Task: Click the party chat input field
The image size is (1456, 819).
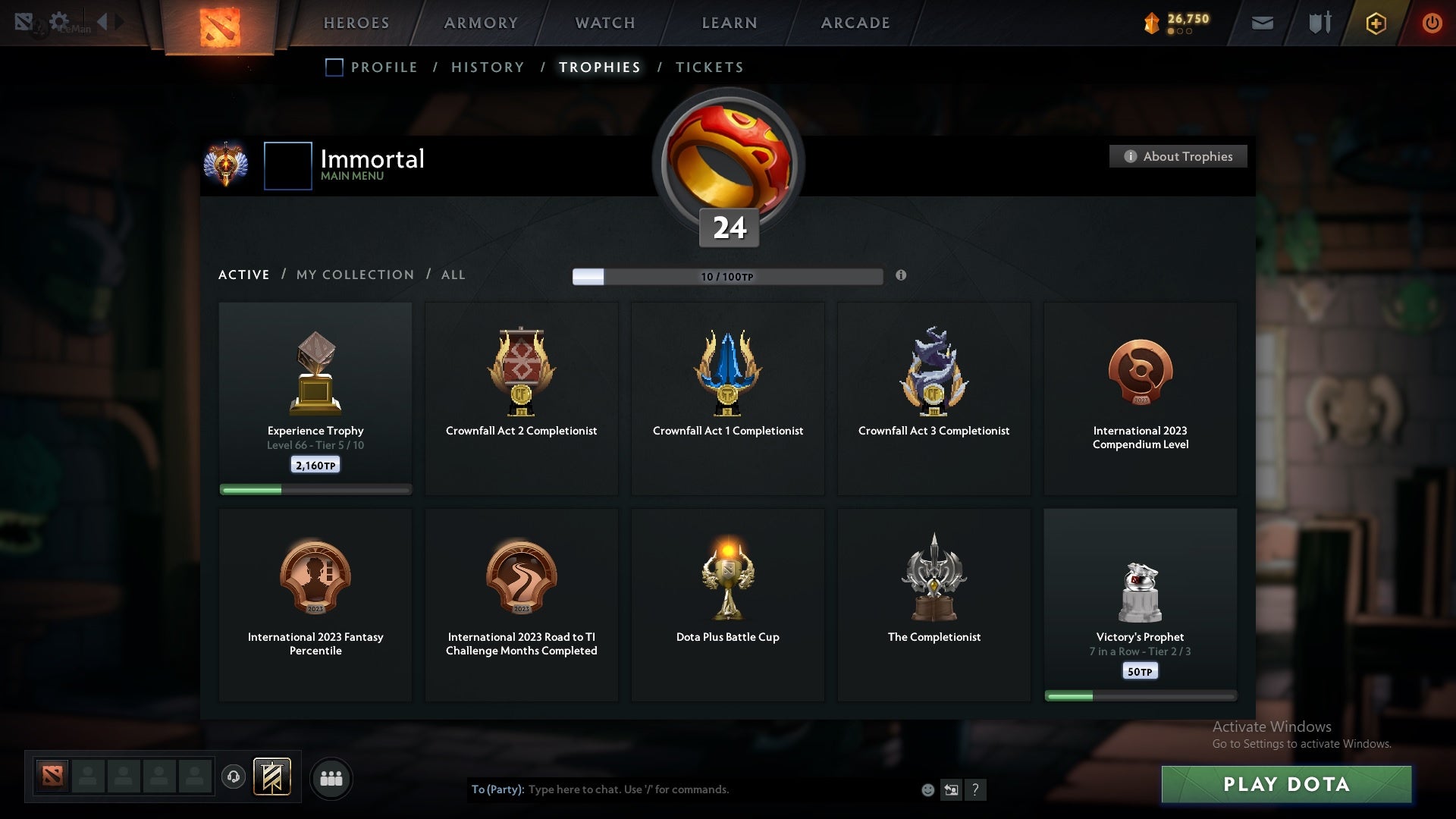Action: pos(682,789)
